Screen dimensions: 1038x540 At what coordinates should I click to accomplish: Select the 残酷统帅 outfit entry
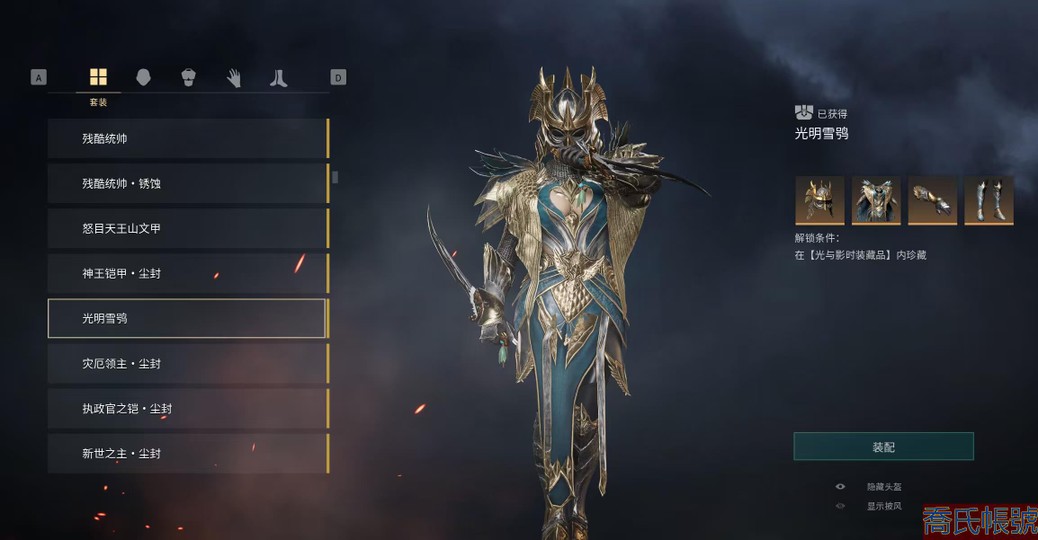[187, 139]
